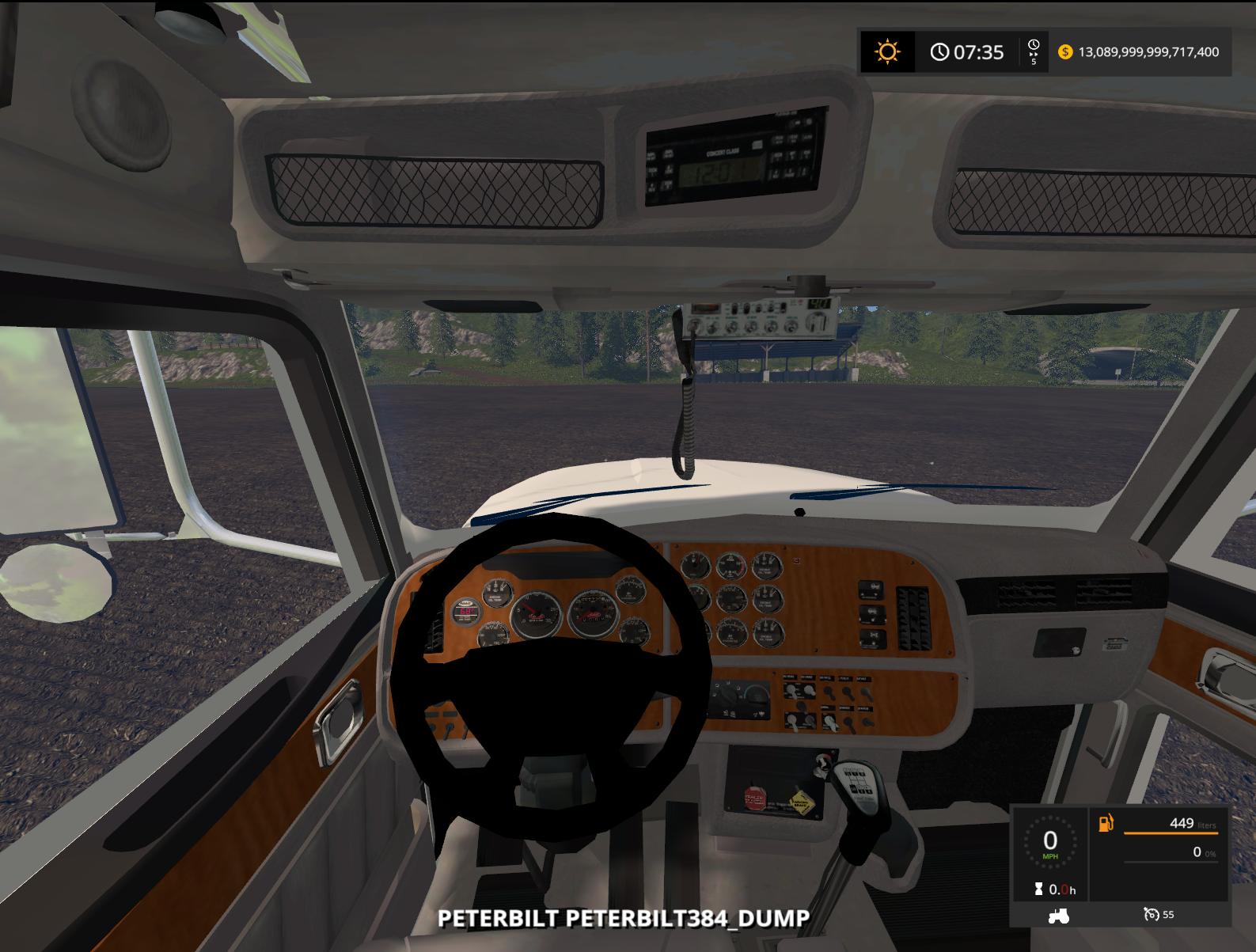Click the sunny weather icon
The width and height of the screenshot is (1256, 952).
point(887,52)
